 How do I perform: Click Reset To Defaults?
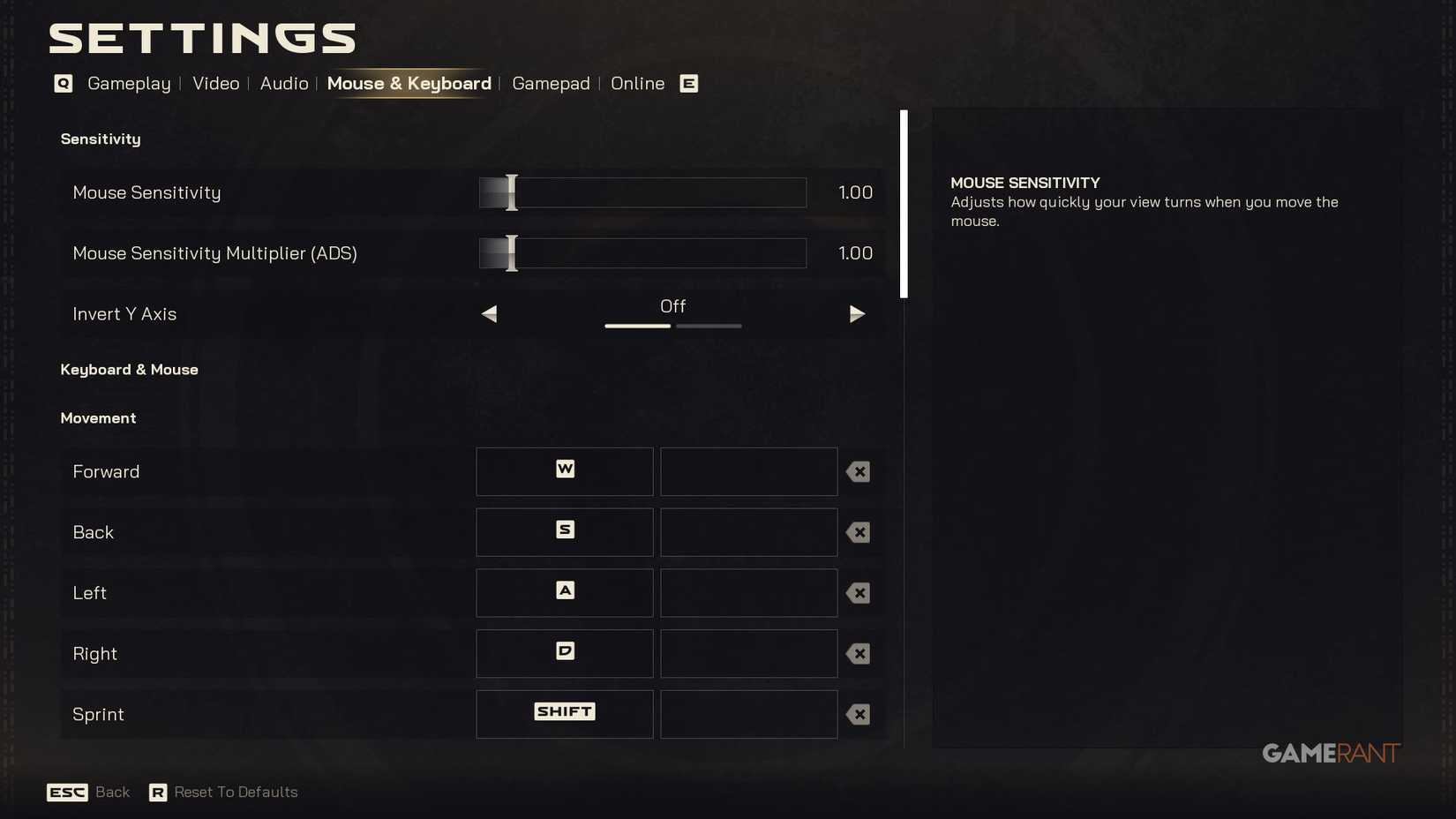(x=235, y=792)
